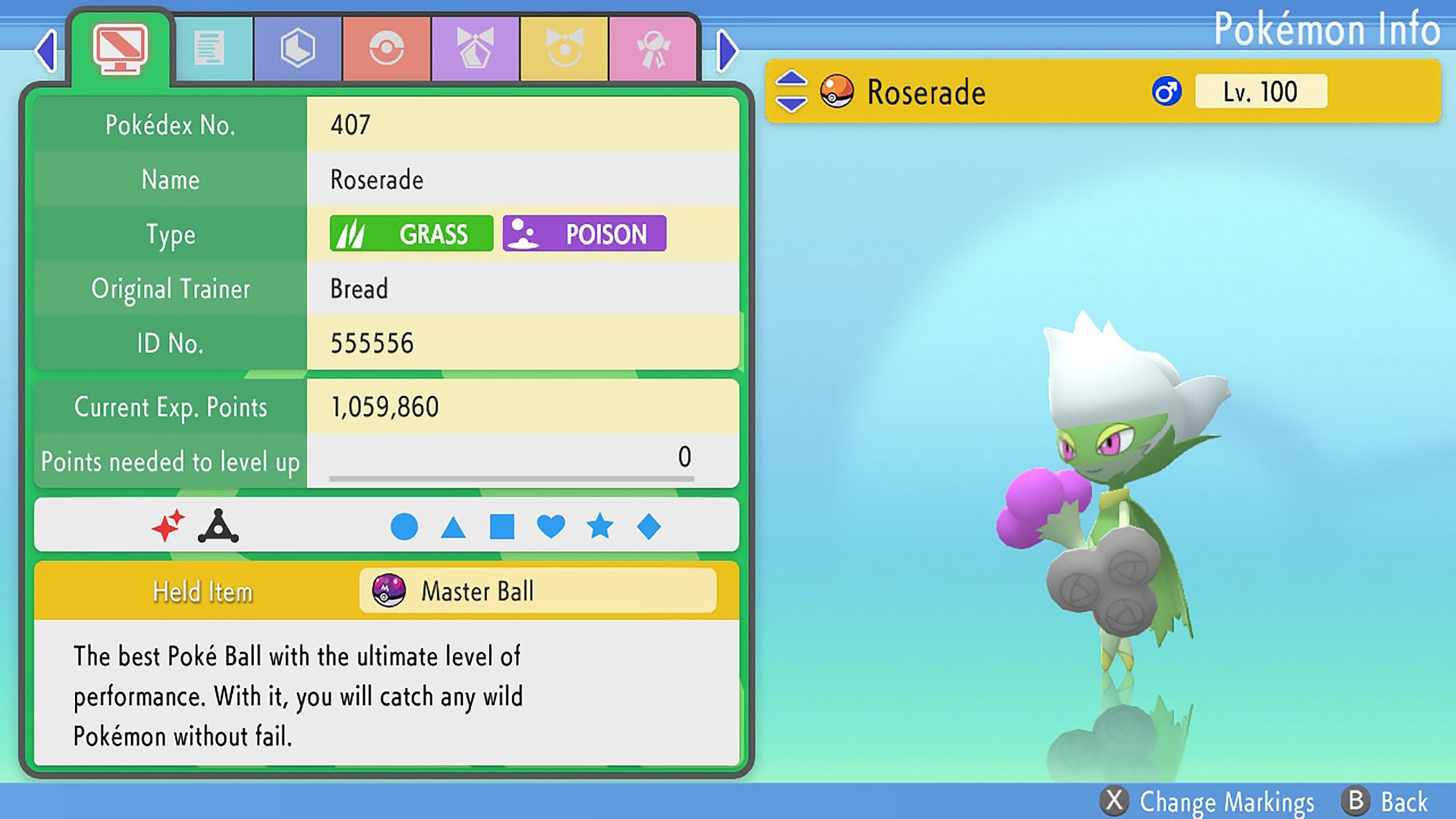Click the experience progress bar

coord(512,479)
